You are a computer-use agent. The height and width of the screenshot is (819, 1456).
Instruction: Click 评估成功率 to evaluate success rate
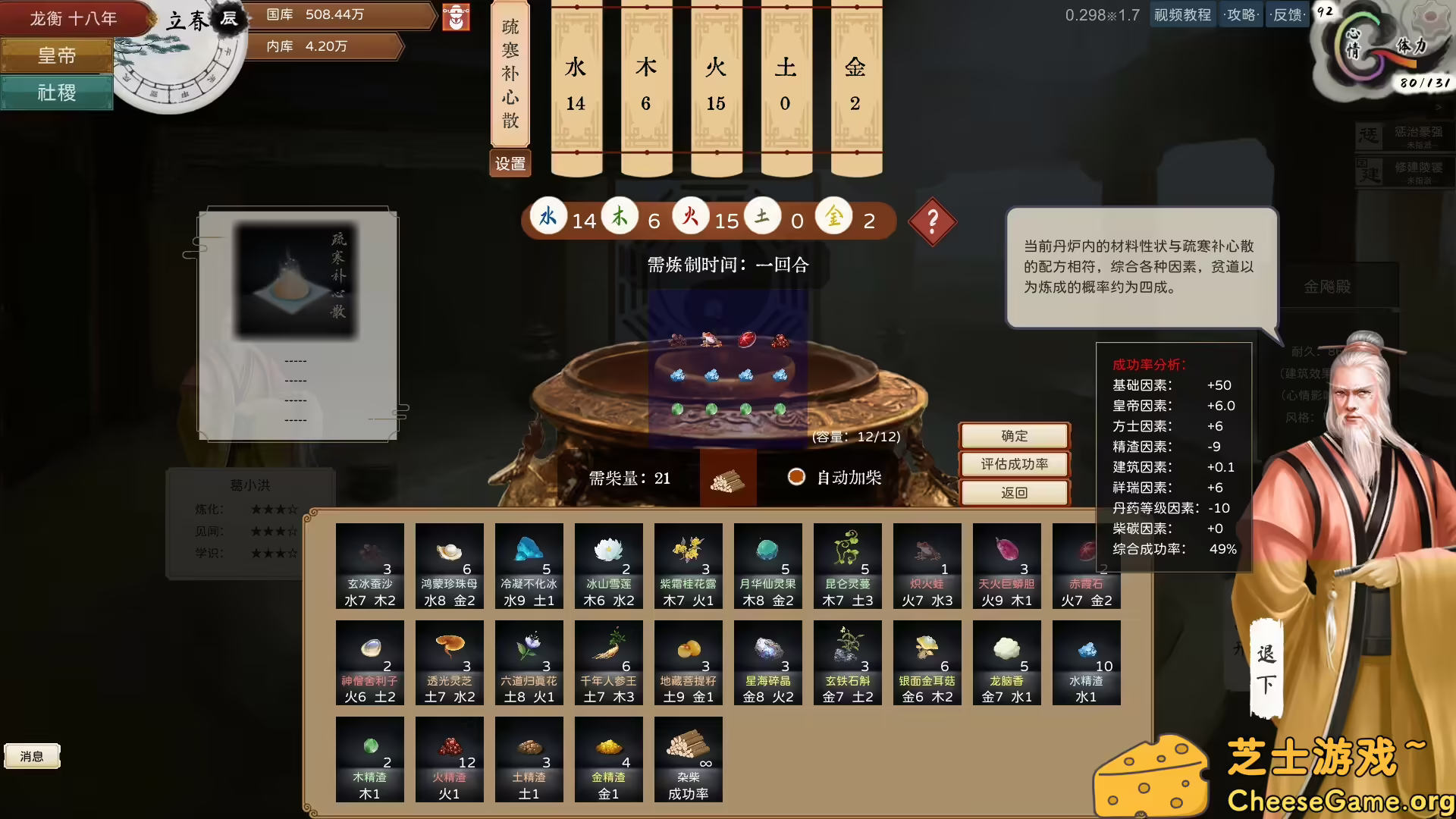tap(1014, 464)
